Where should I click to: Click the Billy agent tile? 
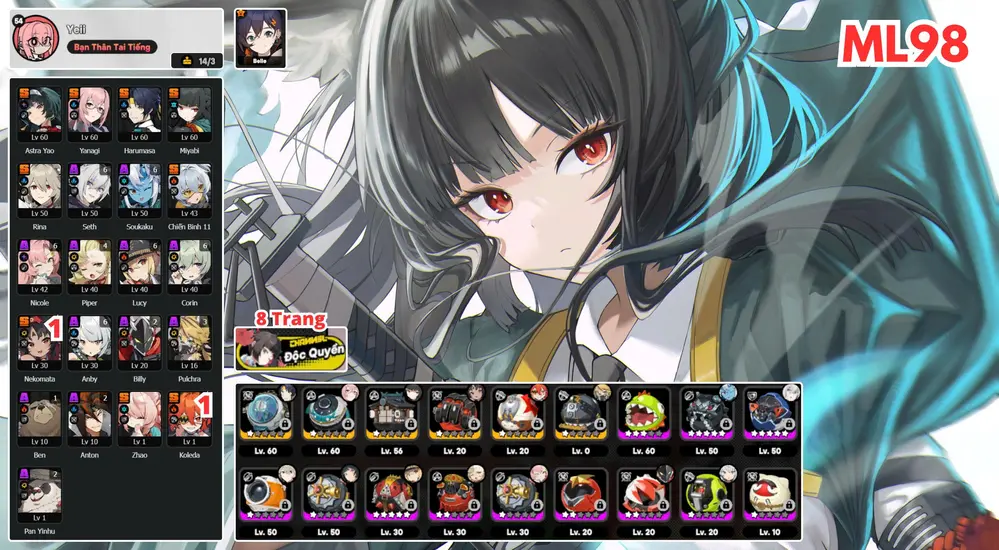click(140, 340)
